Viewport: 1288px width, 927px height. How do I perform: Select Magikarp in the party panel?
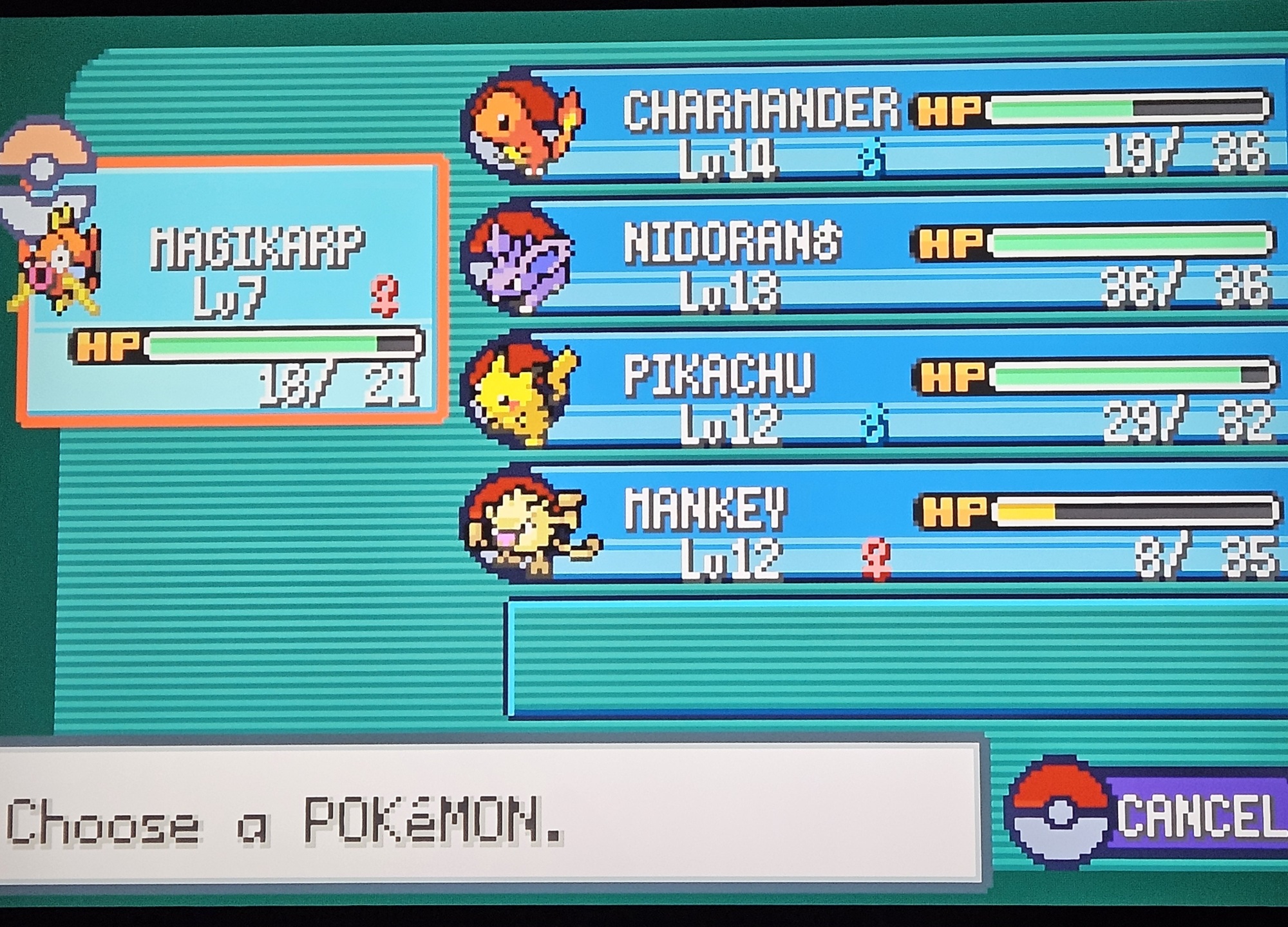click(x=232, y=290)
